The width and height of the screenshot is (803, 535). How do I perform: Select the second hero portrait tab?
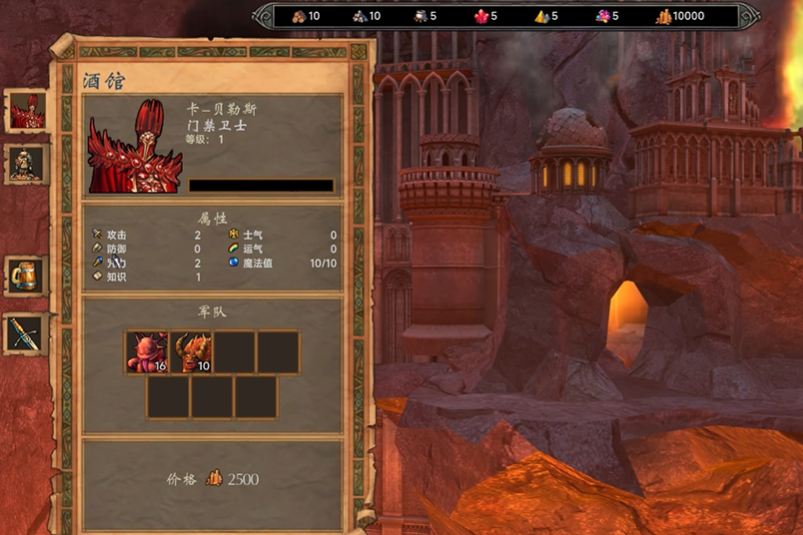[26, 163]
